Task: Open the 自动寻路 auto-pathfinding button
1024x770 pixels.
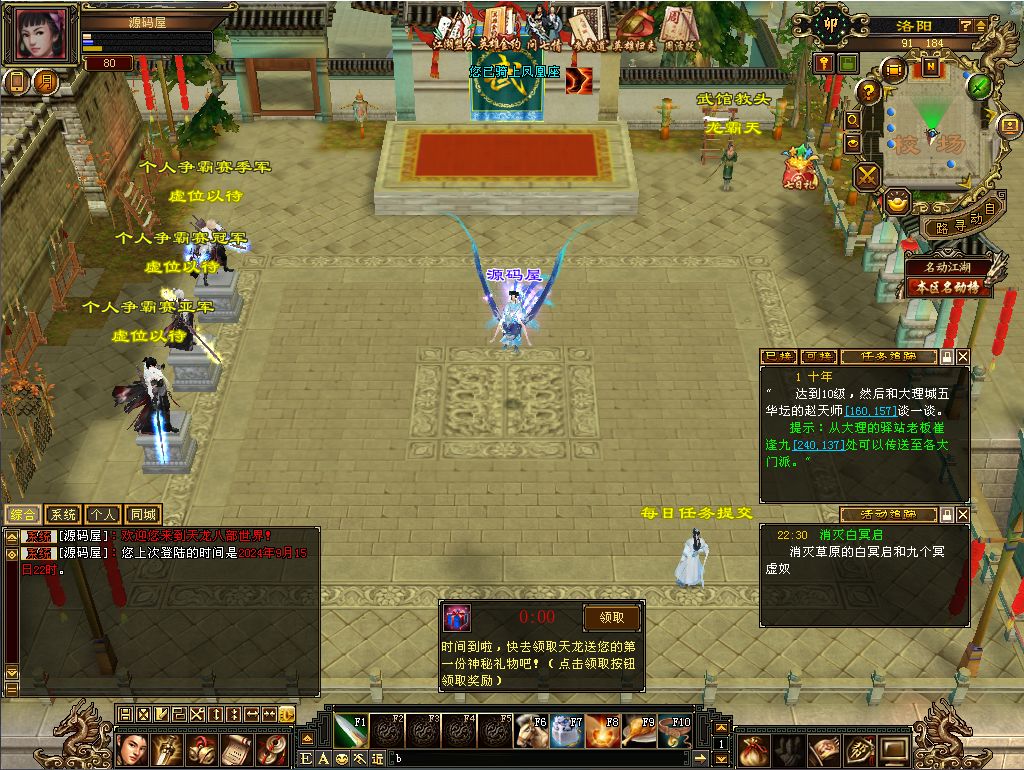Action: coord(957,220)
